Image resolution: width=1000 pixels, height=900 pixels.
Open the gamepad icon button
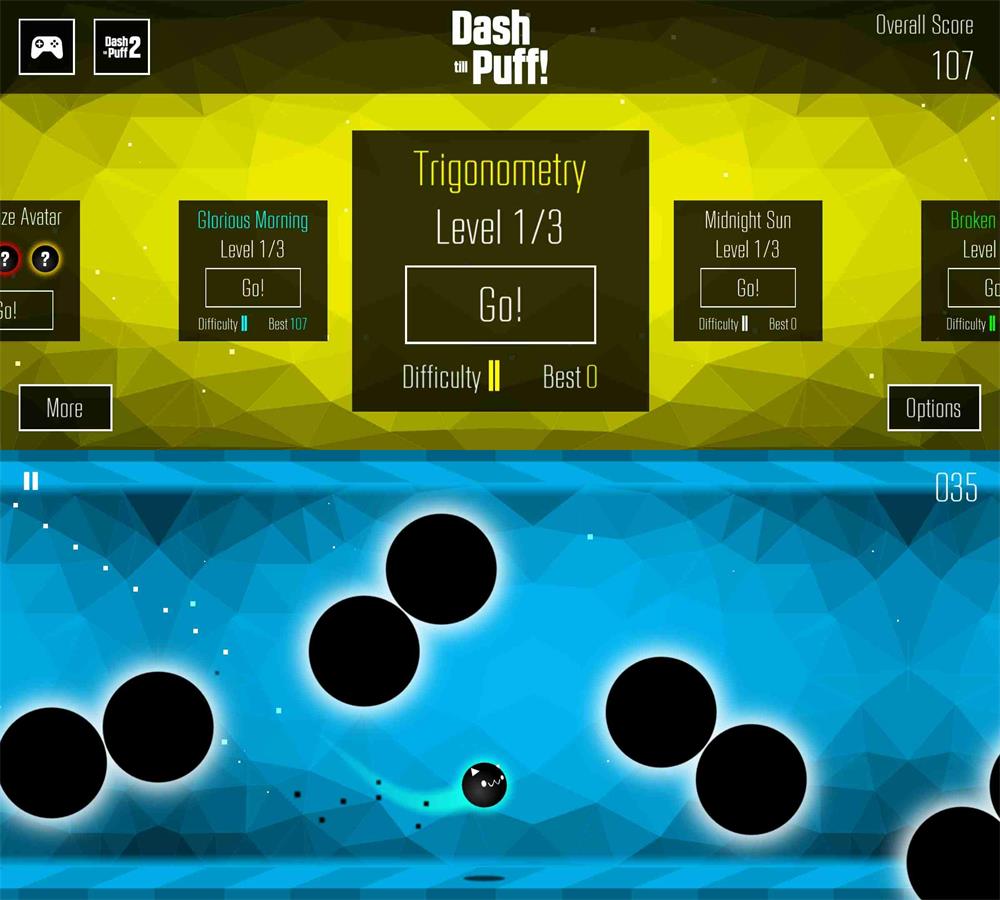(x=47, y=47)
